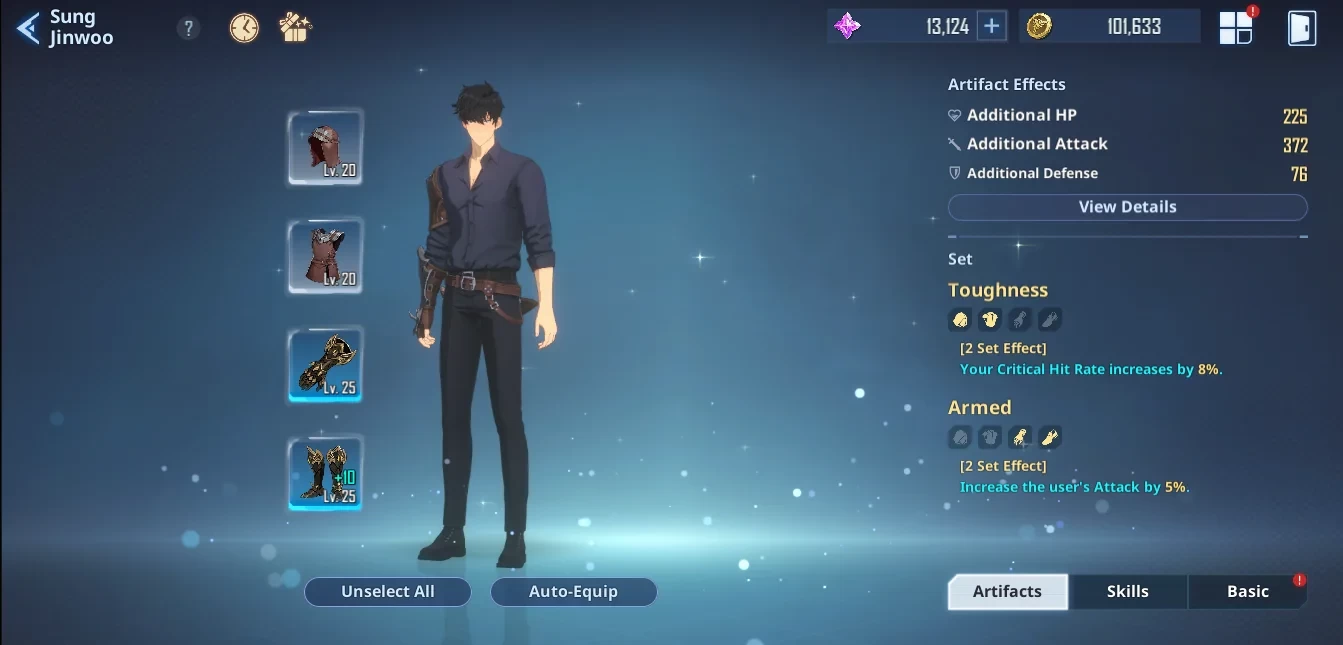Click the gold coin currency icon
This screenshot has height=645, width=1343.
[x=1039, y=27]
